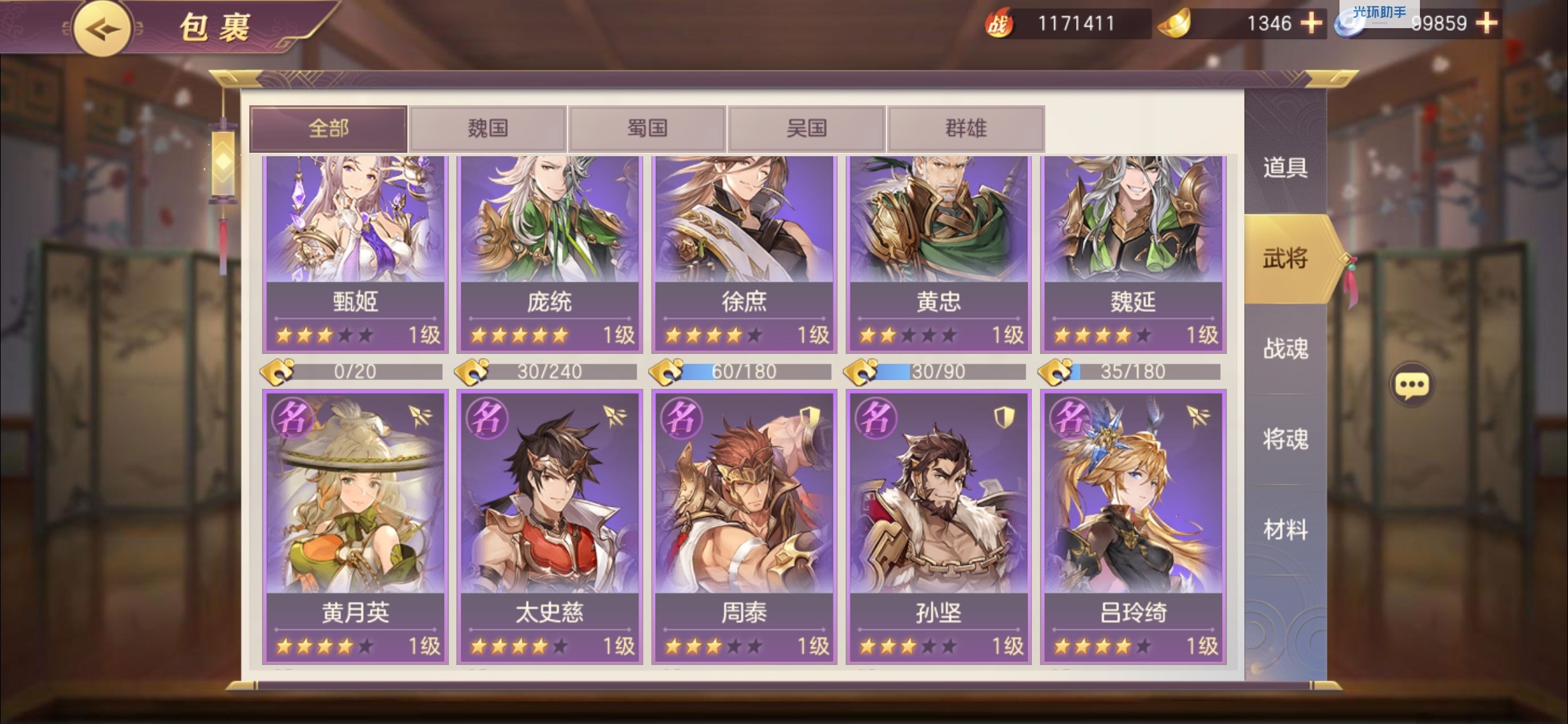
Task: Go back using the arrow button
Action: pyautogui.click(x=102, y=29)
